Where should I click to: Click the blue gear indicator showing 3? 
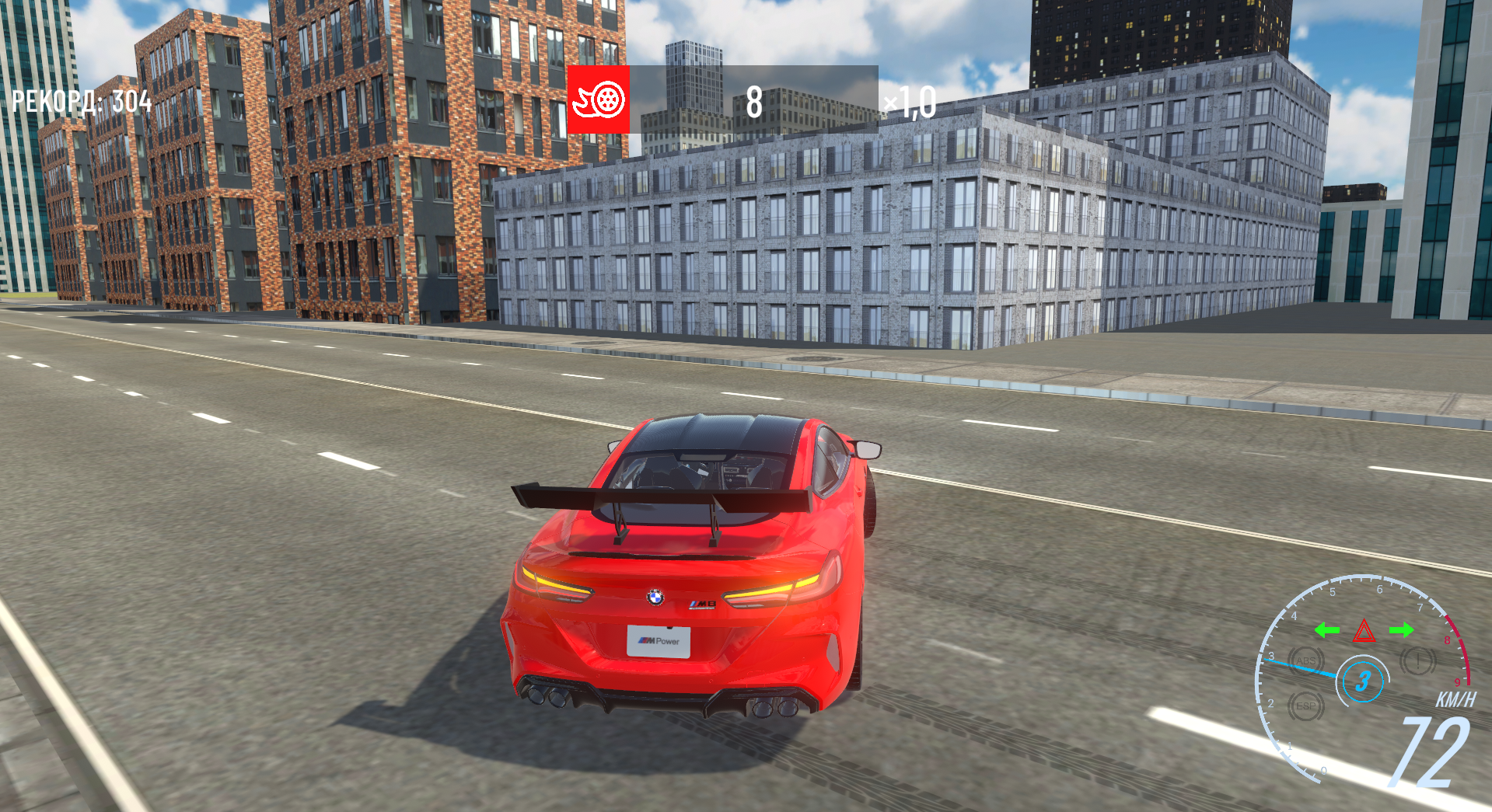(x=1364, y=680)
